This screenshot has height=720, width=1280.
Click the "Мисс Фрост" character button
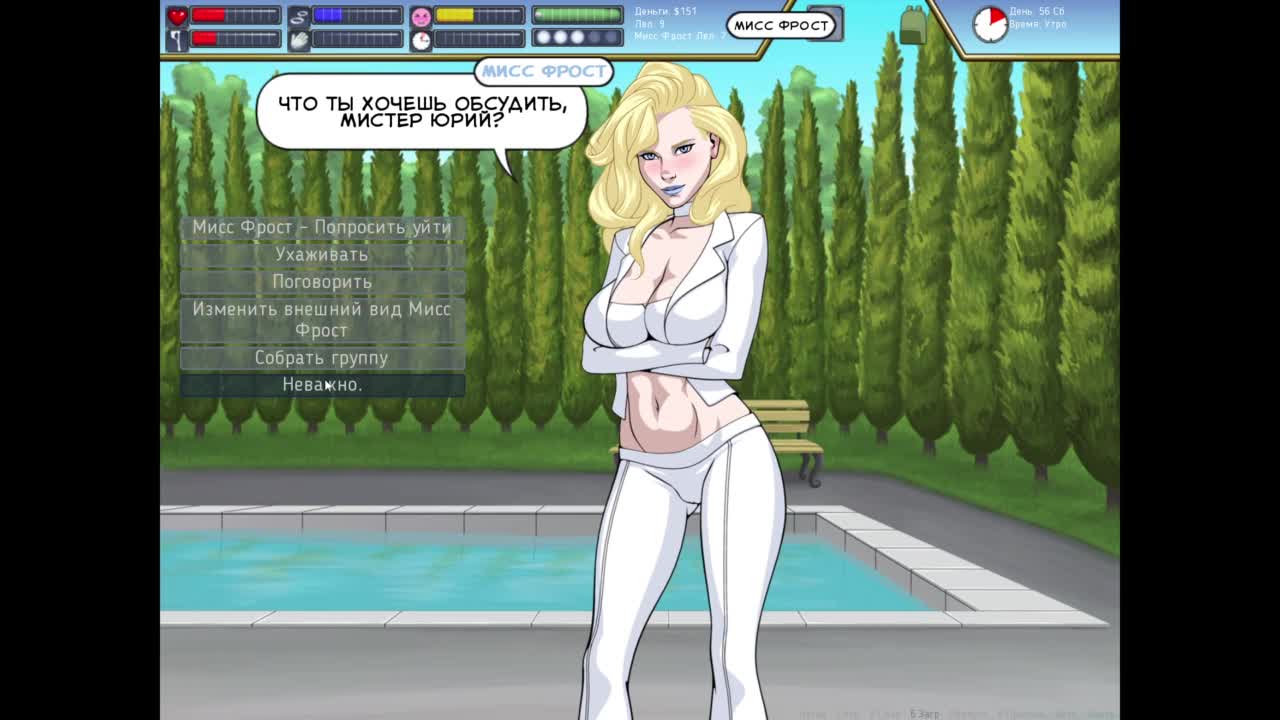coord(780,25)
